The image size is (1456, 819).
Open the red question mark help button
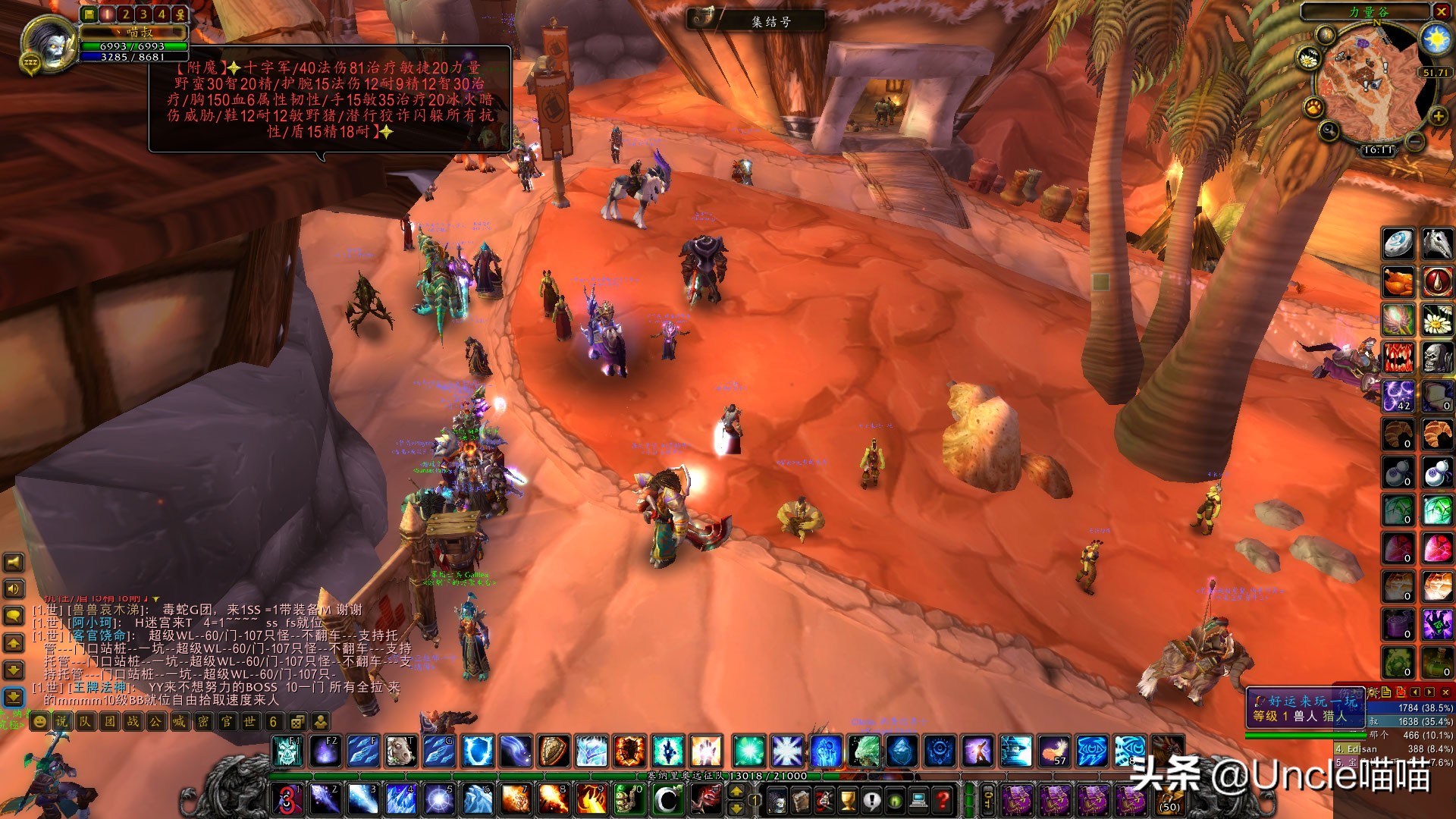tap(943, 799)
